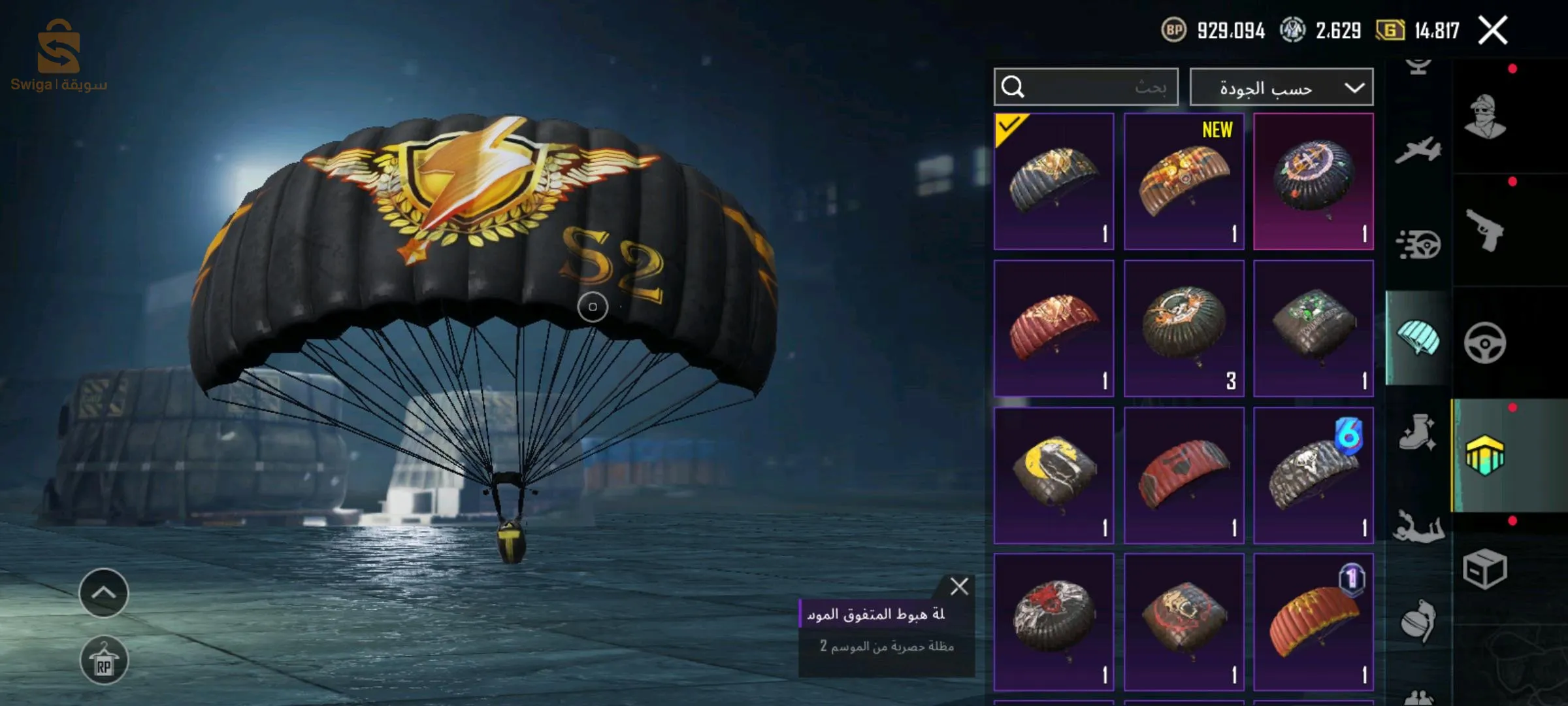
Task: Open the sort by quality dropdown
Action: (1281, 87)
